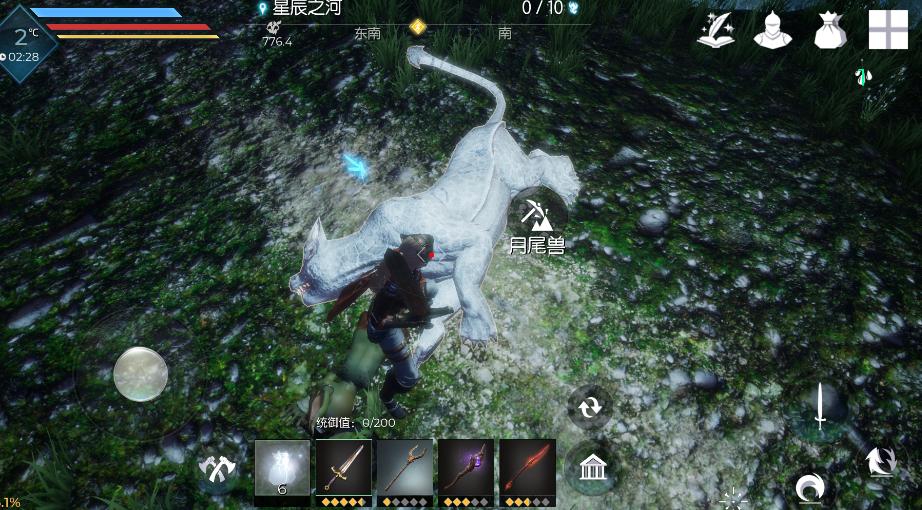
Task: Open the bag inventory
Action: point(830,30)
